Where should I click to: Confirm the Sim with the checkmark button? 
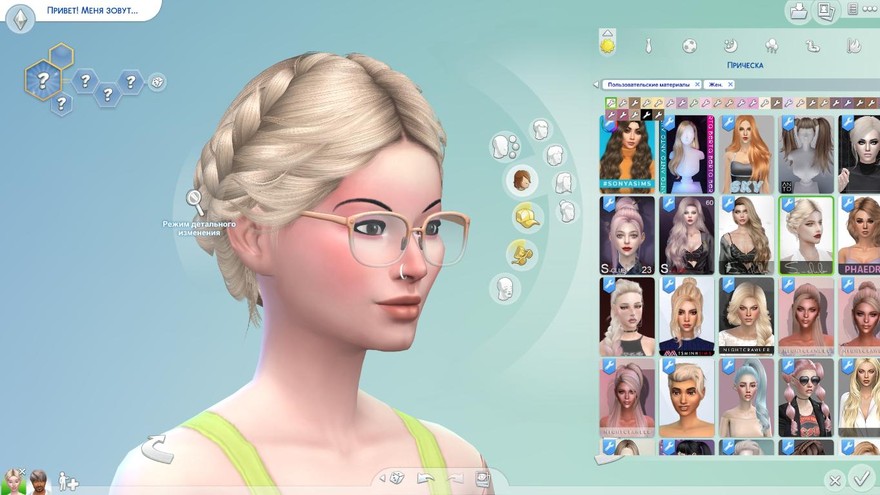tap(859, 478)
